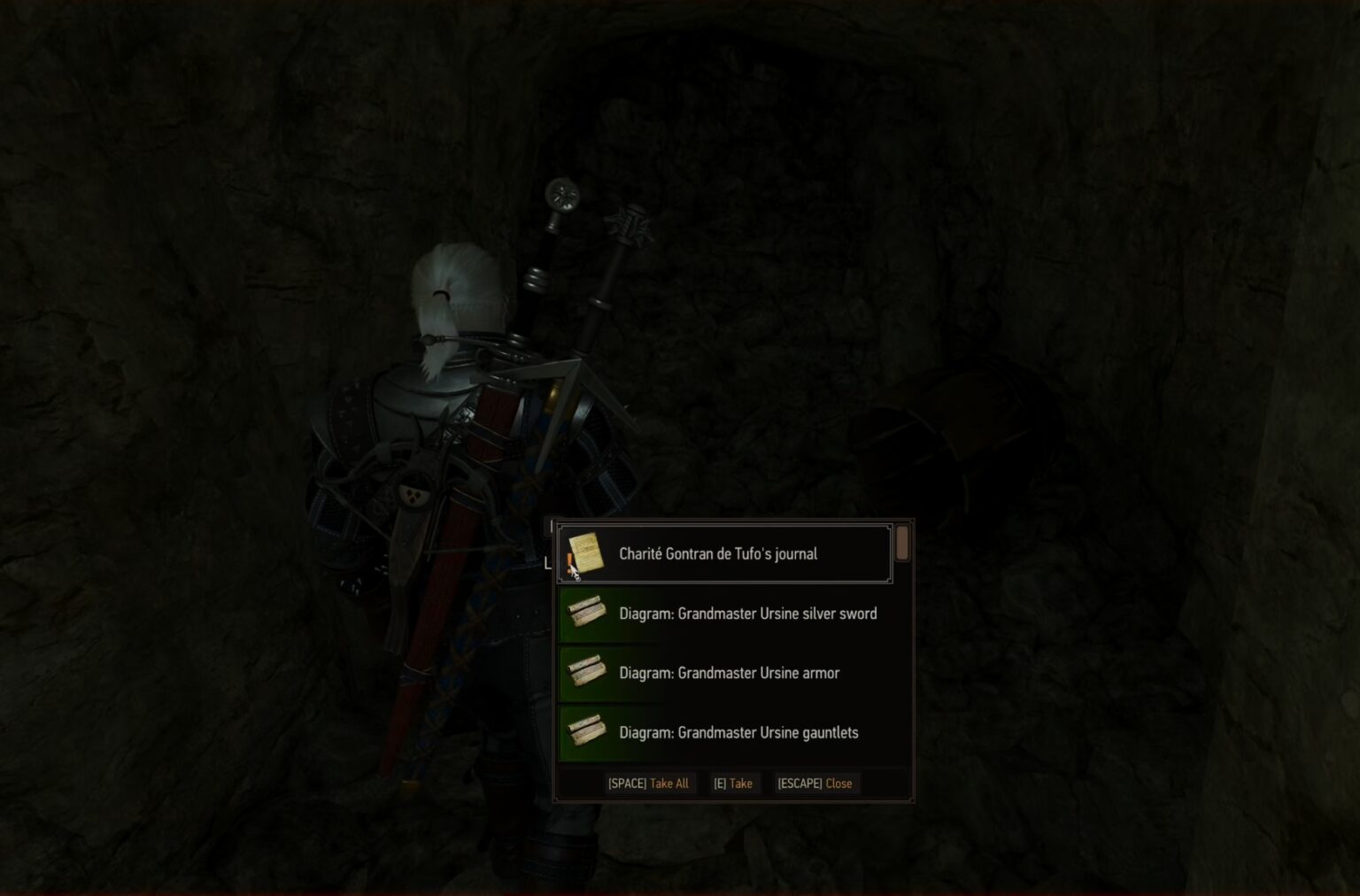
Task: Click the scrollbar thumb on the loot panel
Action: point(903,545)
